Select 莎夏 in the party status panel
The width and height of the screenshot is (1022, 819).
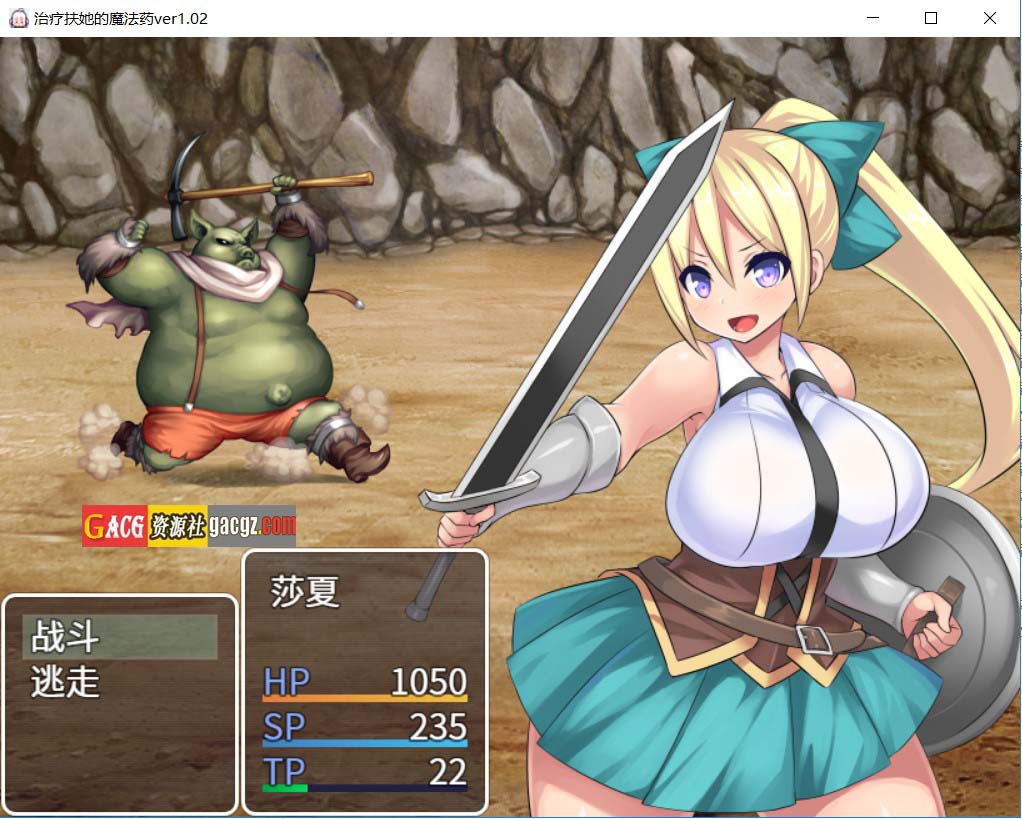click(x=306, y=591)
